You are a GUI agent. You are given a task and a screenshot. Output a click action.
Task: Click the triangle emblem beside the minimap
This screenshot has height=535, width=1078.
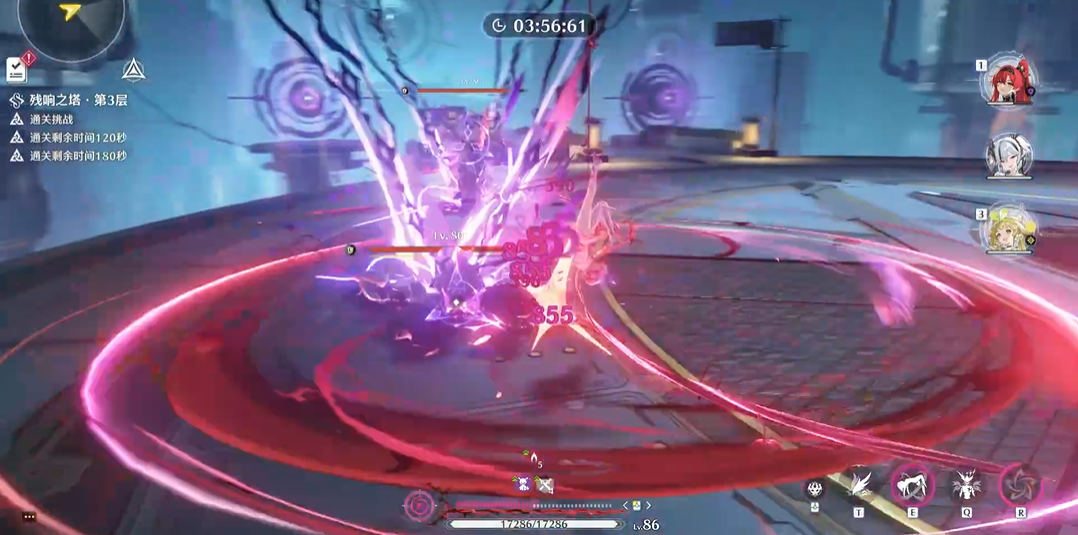tap(133, 69)
